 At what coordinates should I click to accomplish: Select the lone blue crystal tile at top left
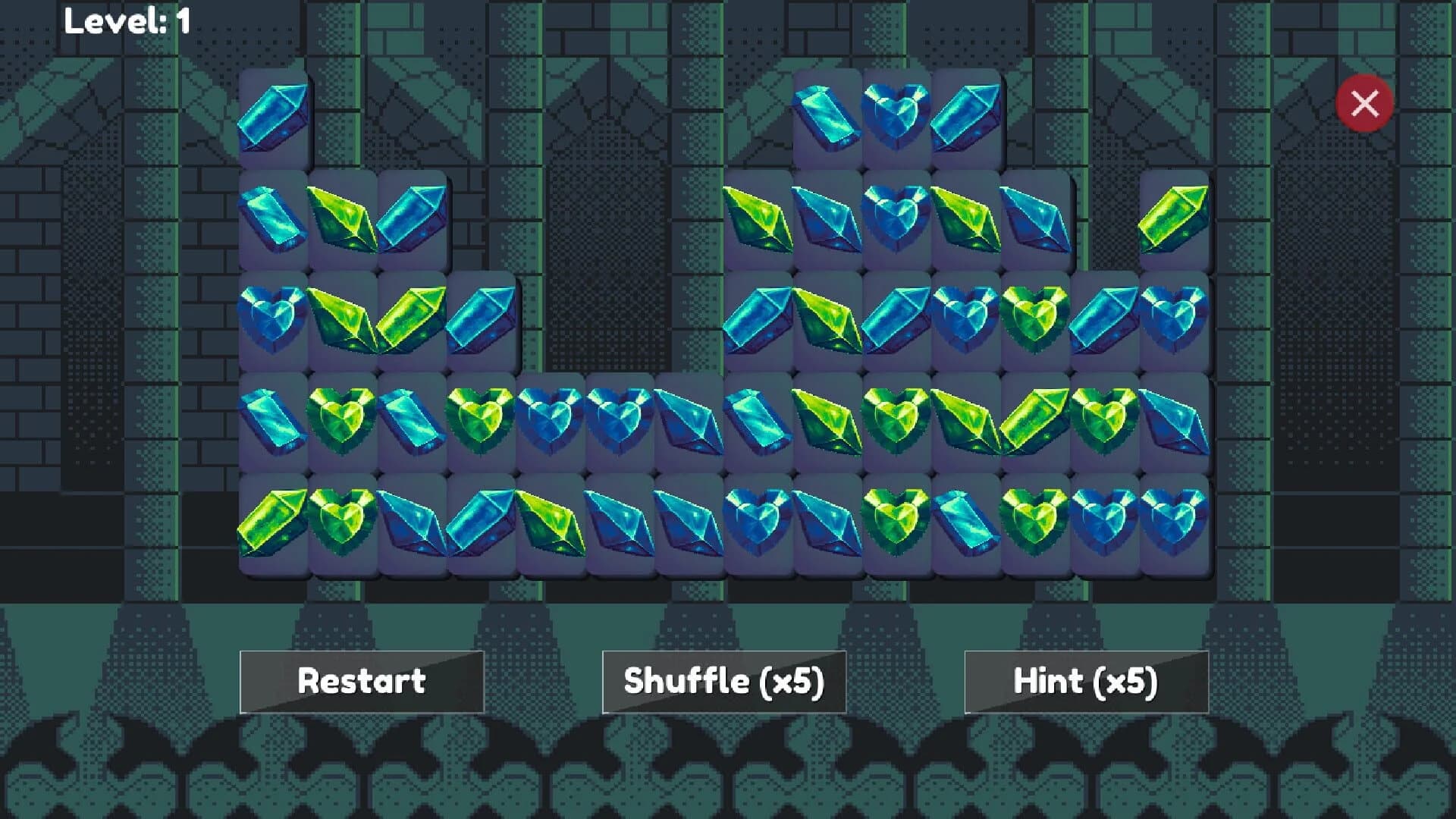(277, 118)
